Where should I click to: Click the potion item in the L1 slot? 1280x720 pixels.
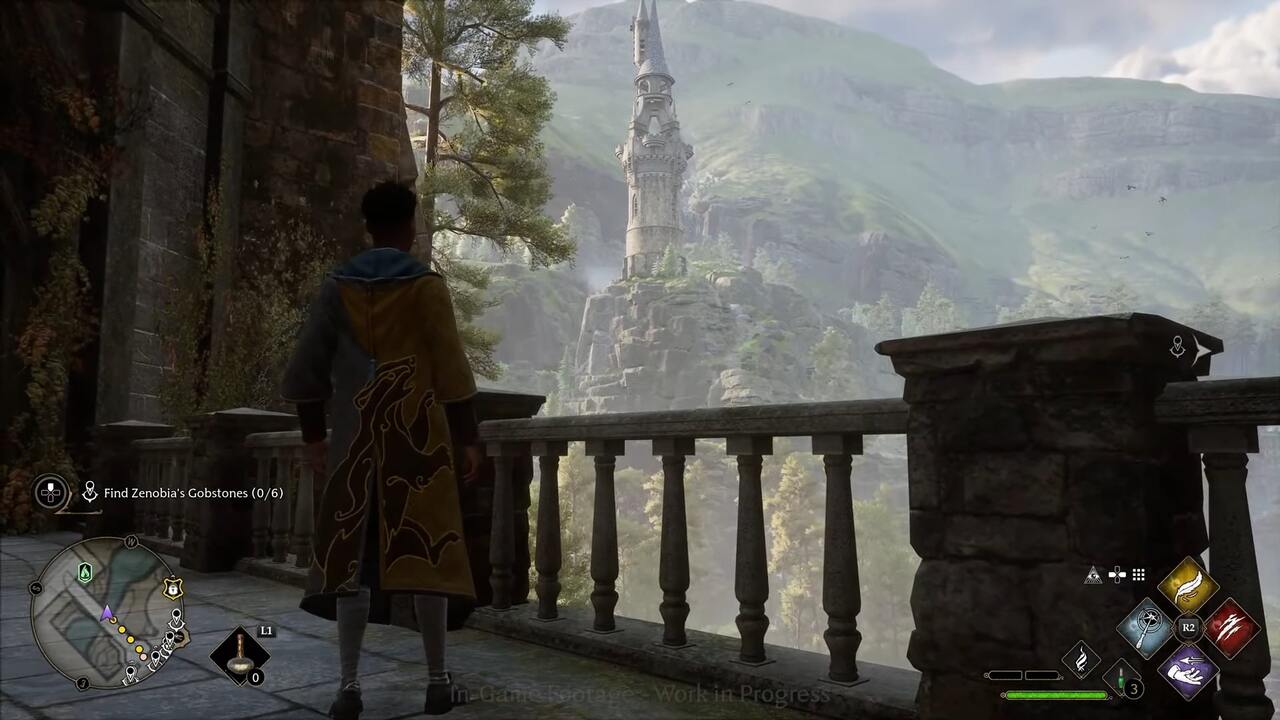(238, 651)
